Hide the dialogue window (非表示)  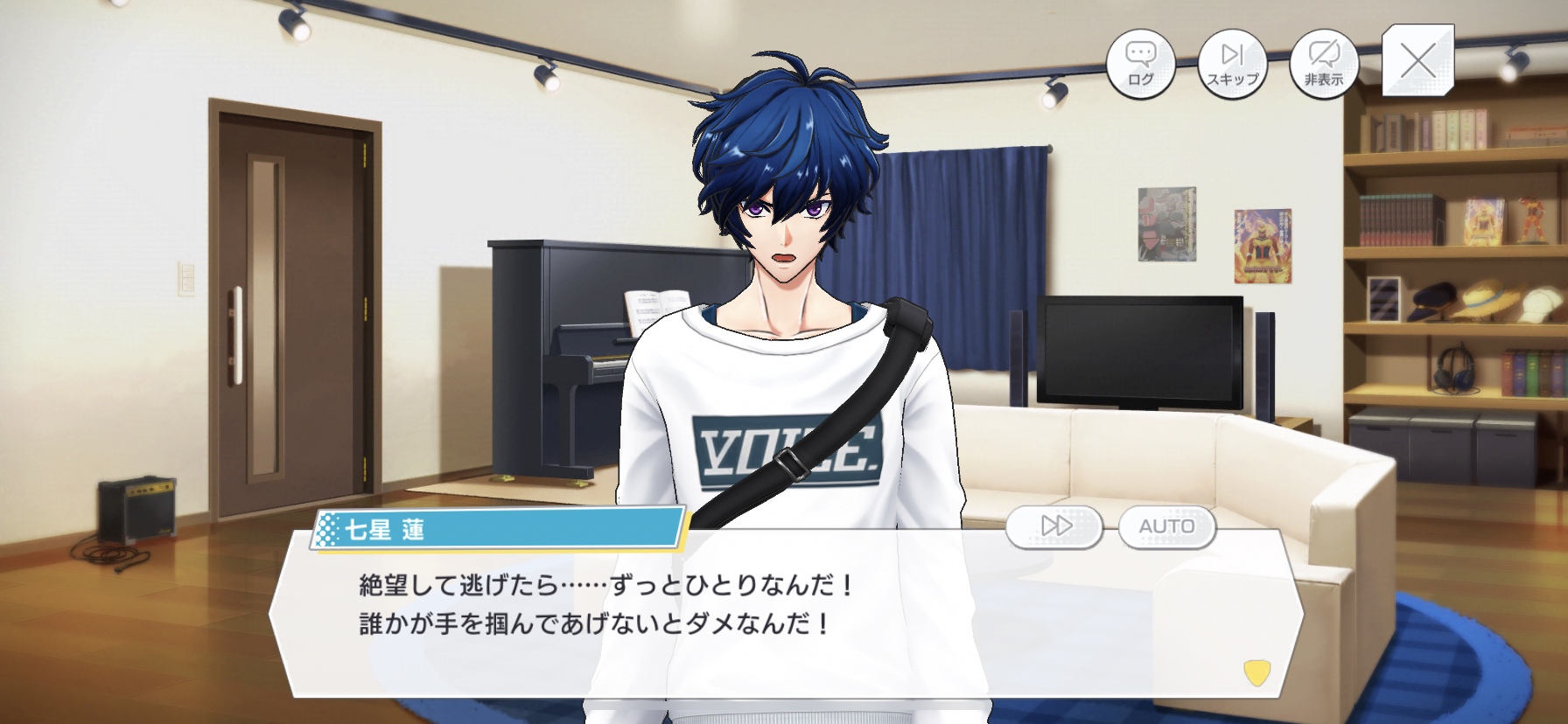pyautogui.click(x=1324, y=63)
